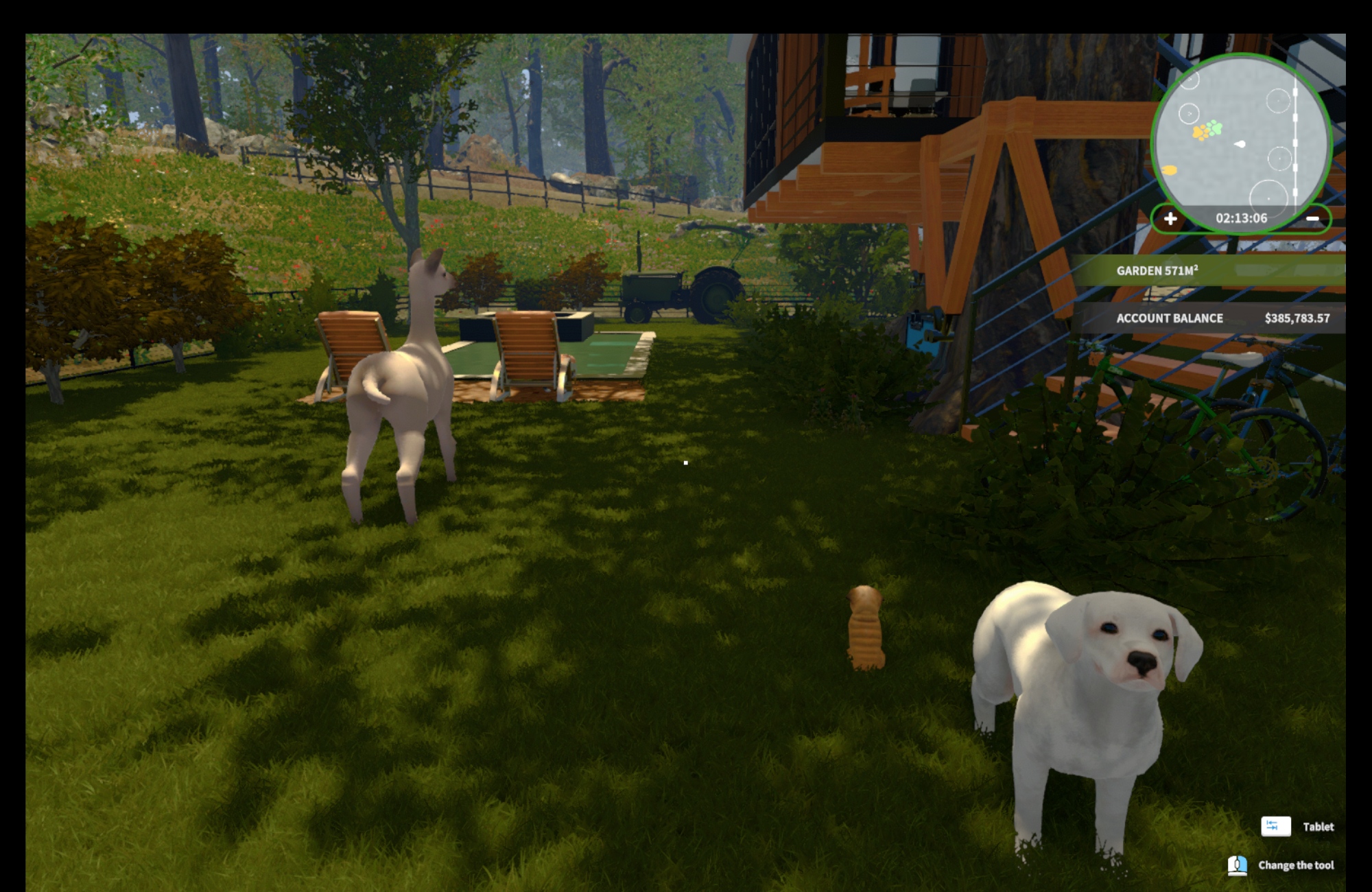Viewport: 1372px width, 892px height.
Task: Select the green paw marker on minimap
Action: (x=1214, y=128)
